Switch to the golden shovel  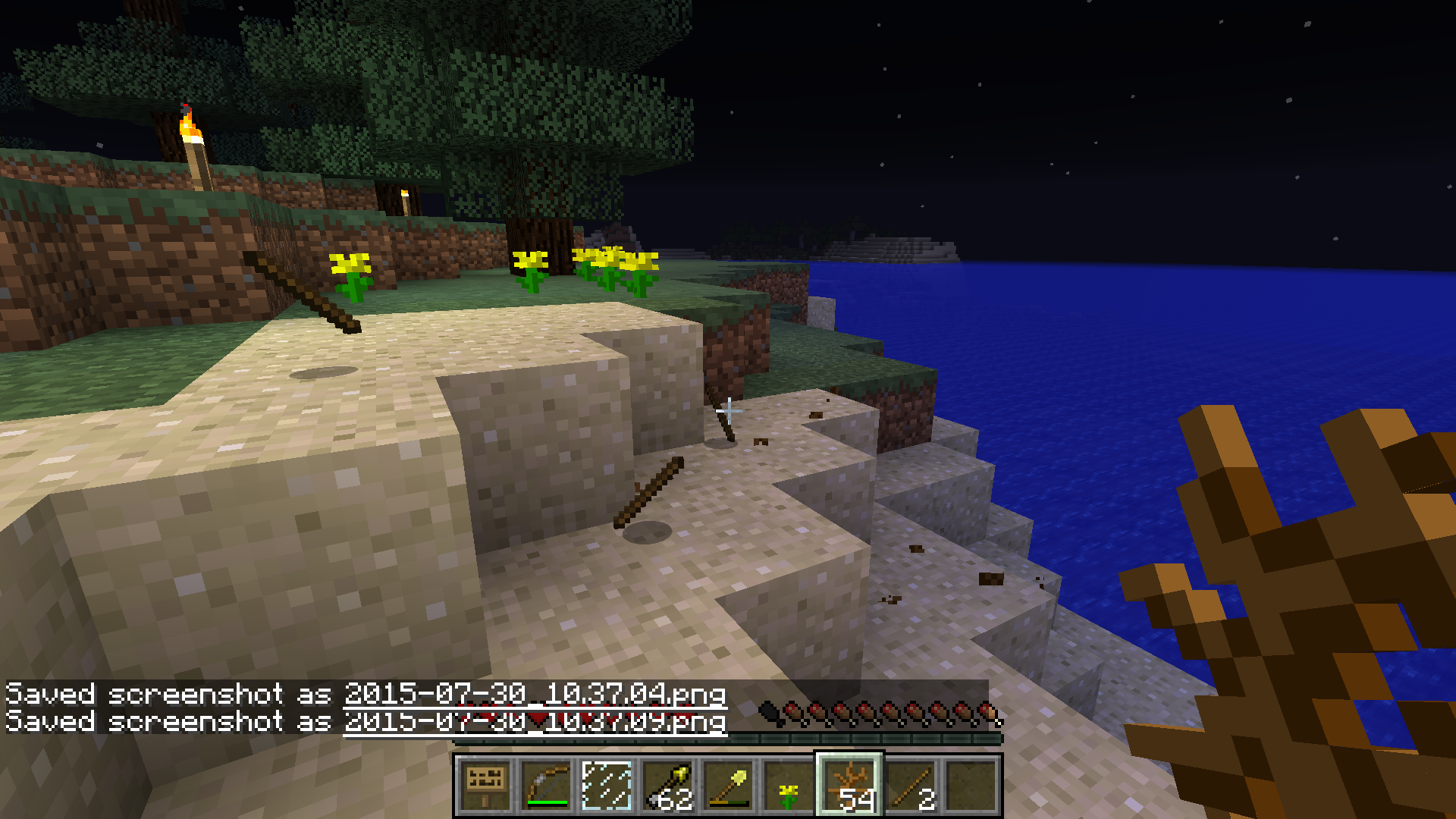(x=728, y=786)
